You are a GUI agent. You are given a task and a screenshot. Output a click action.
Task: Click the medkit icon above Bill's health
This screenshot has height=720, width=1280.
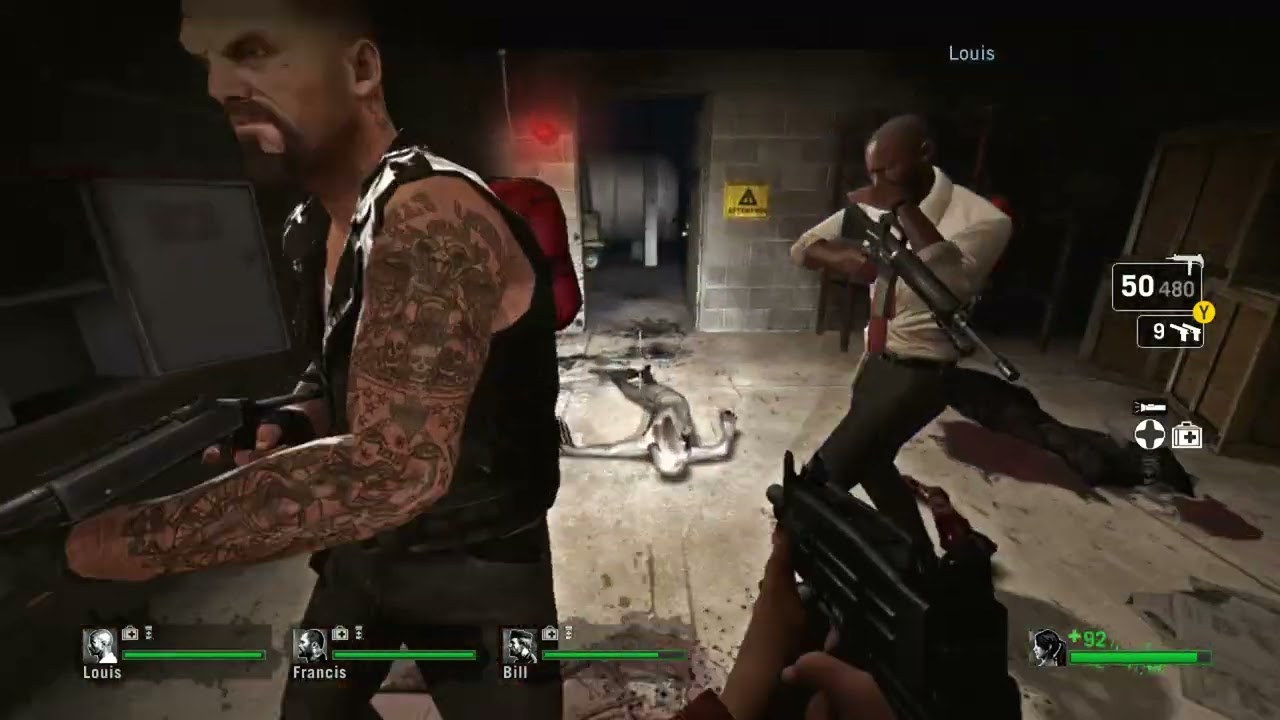pos(550,633)
